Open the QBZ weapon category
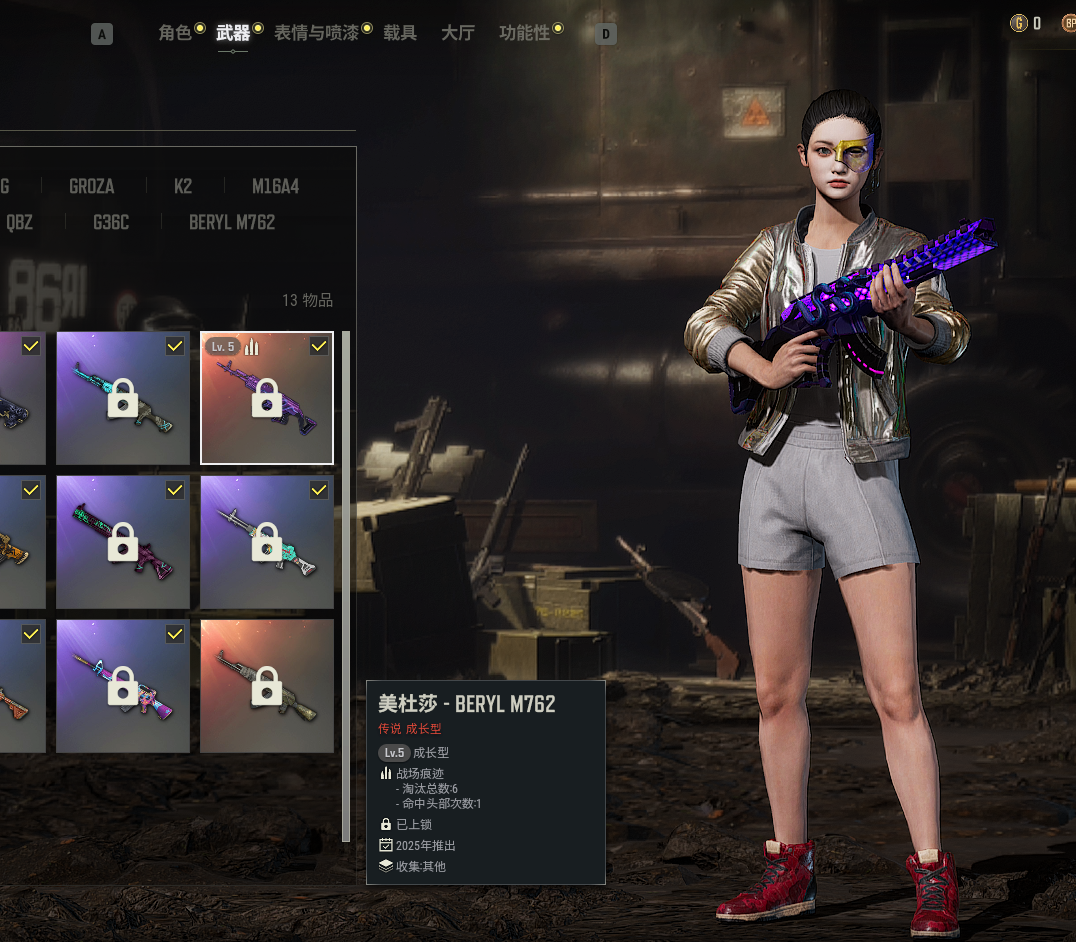This screenshot has height=942, width=1076. point(19,222)
